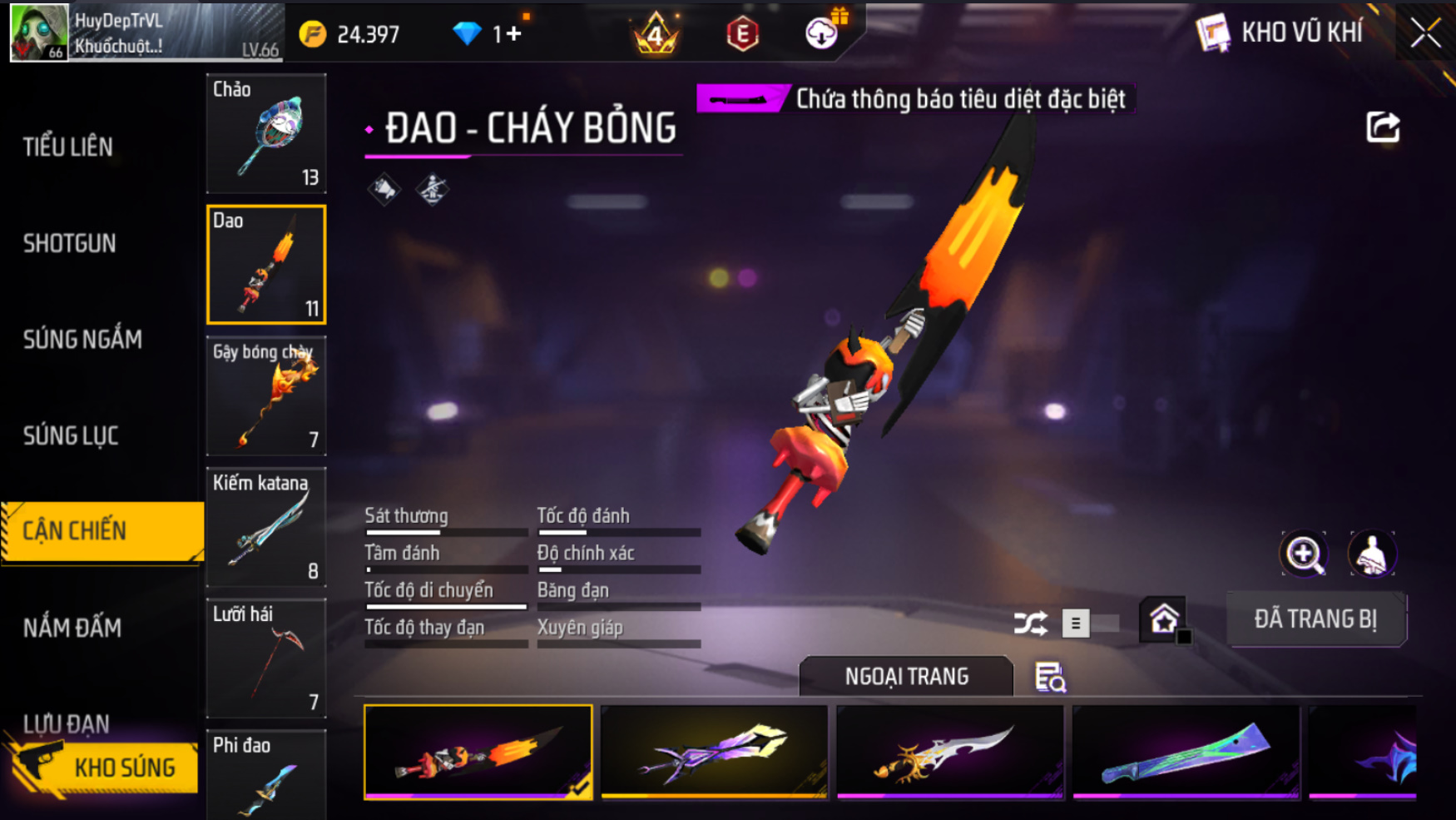Select the Lưỡi hái scythe tile
The height and width of the screenshot is (820, 1456).
[266, 658]
